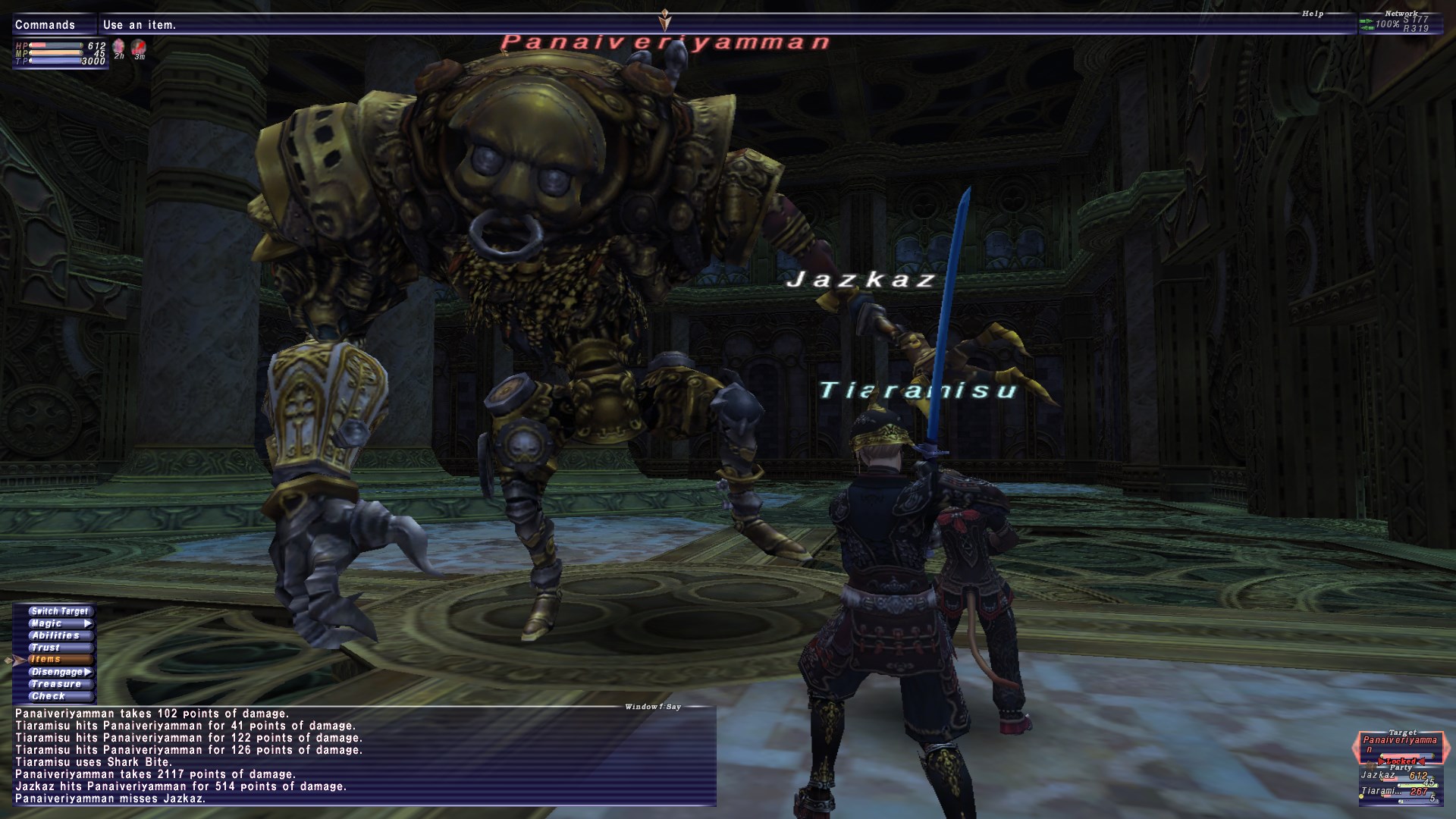The height and width of the screenshot is (819, 1456).
Task: Click the pink status icon with 2h timer
Action: (119, 49)
